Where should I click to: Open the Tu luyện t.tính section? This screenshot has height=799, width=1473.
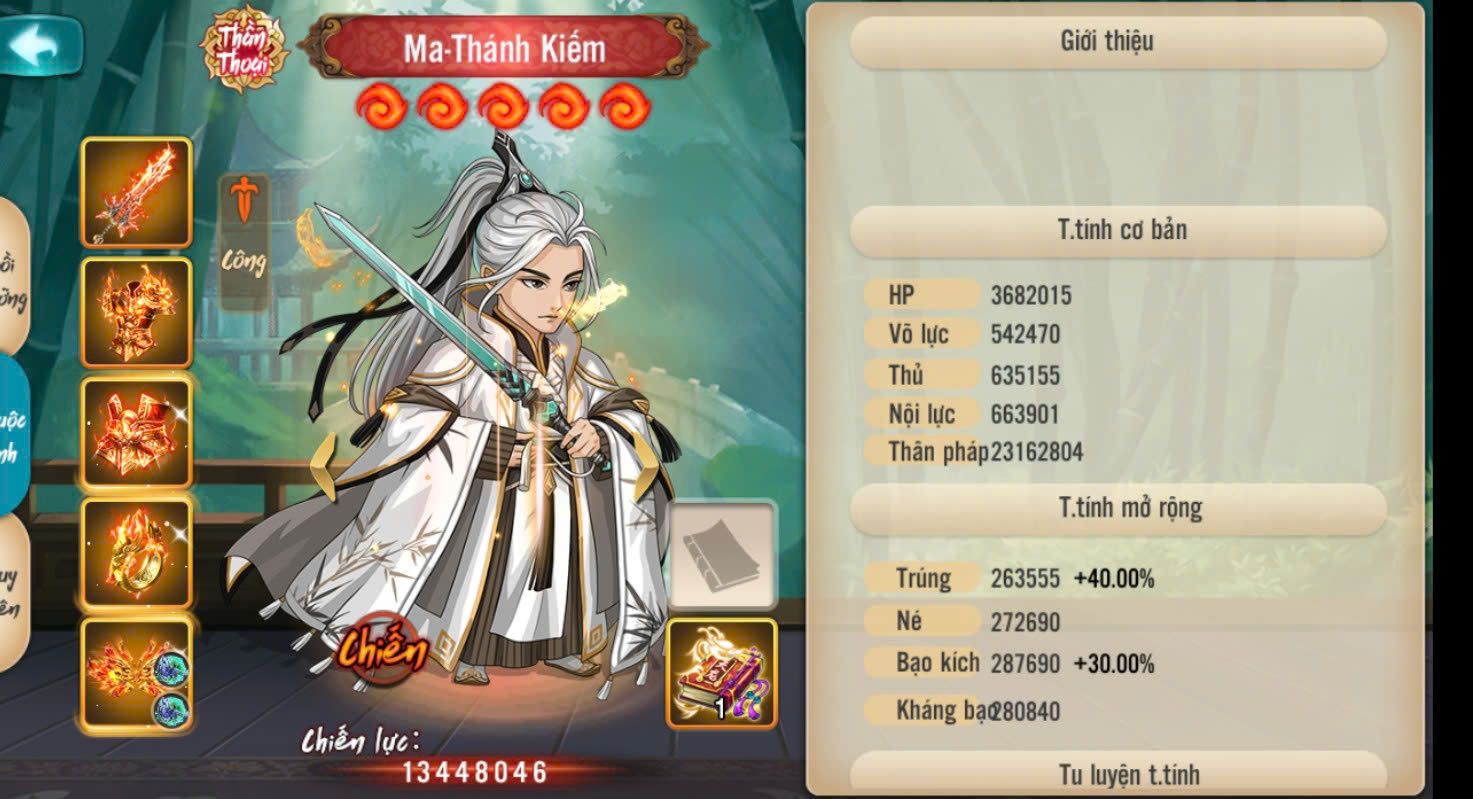1119,773
